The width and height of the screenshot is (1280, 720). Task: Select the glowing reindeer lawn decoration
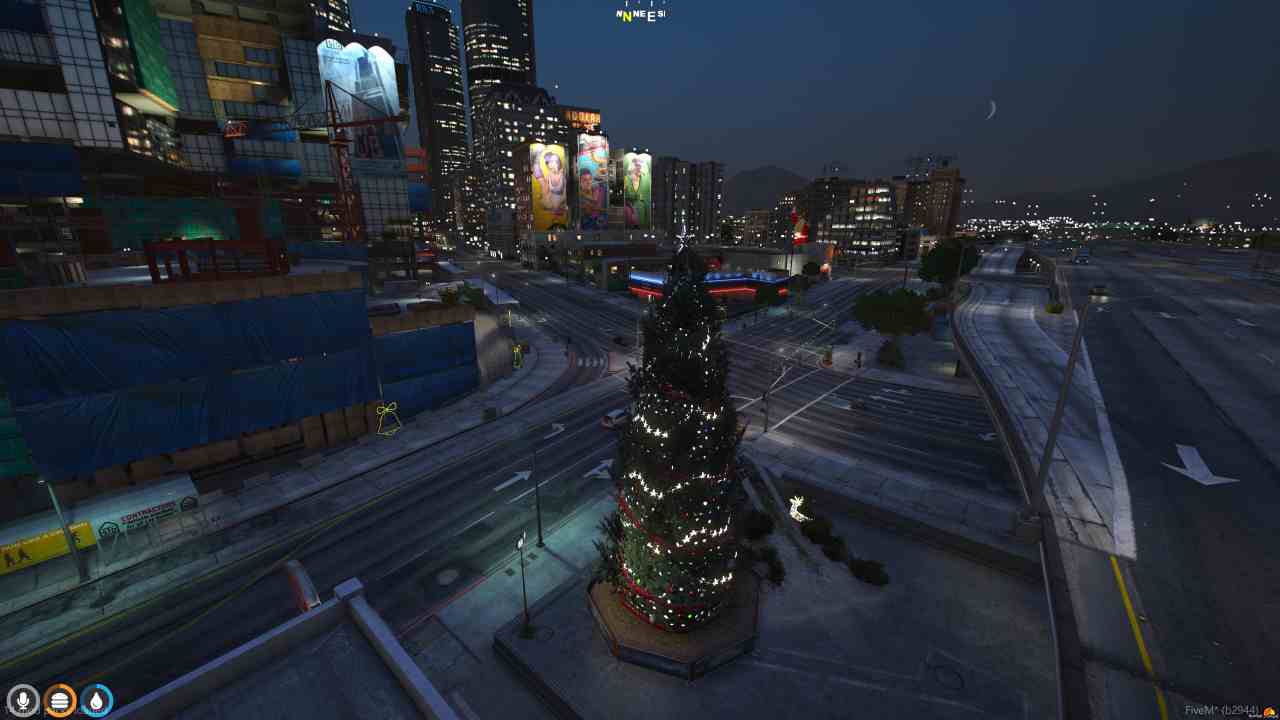point(795,510)
